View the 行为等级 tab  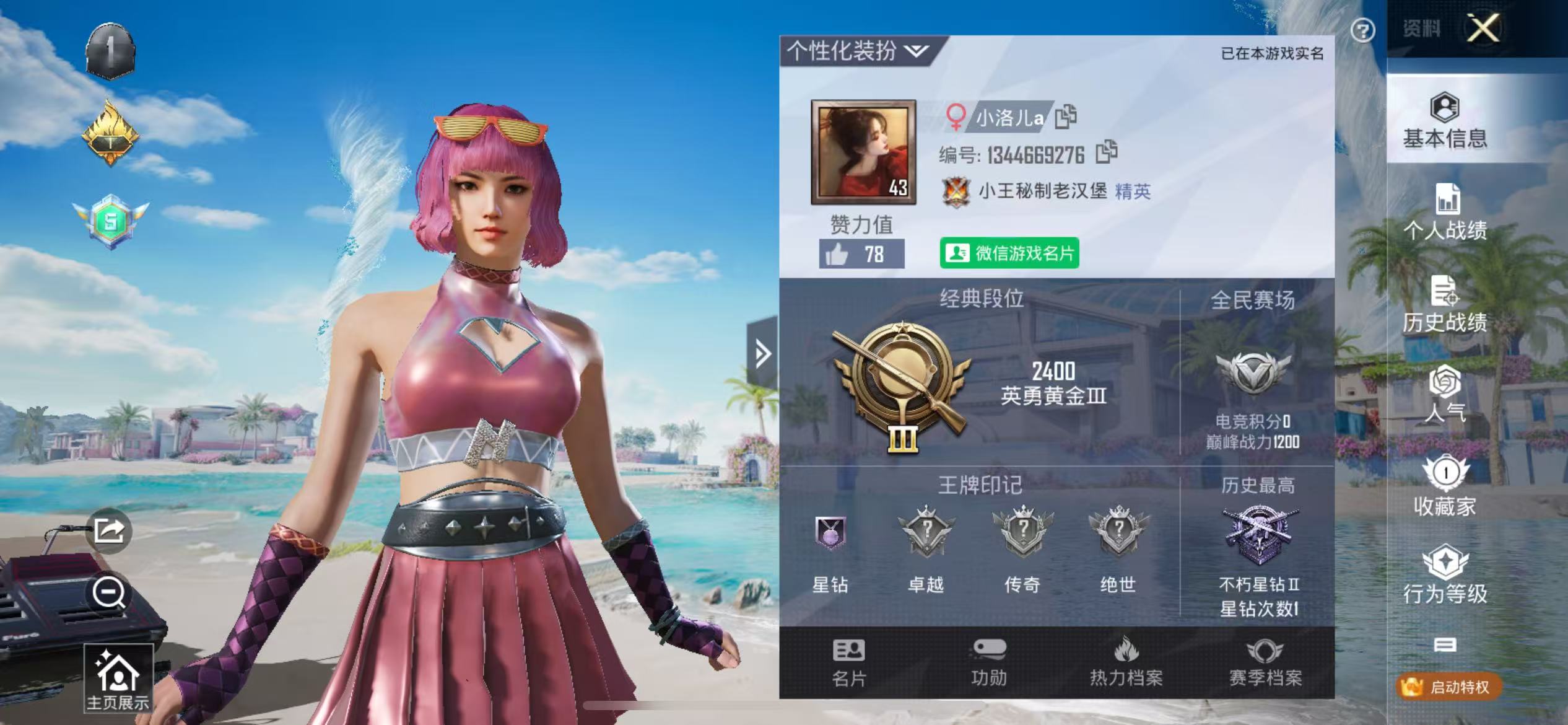point(1444,574)
